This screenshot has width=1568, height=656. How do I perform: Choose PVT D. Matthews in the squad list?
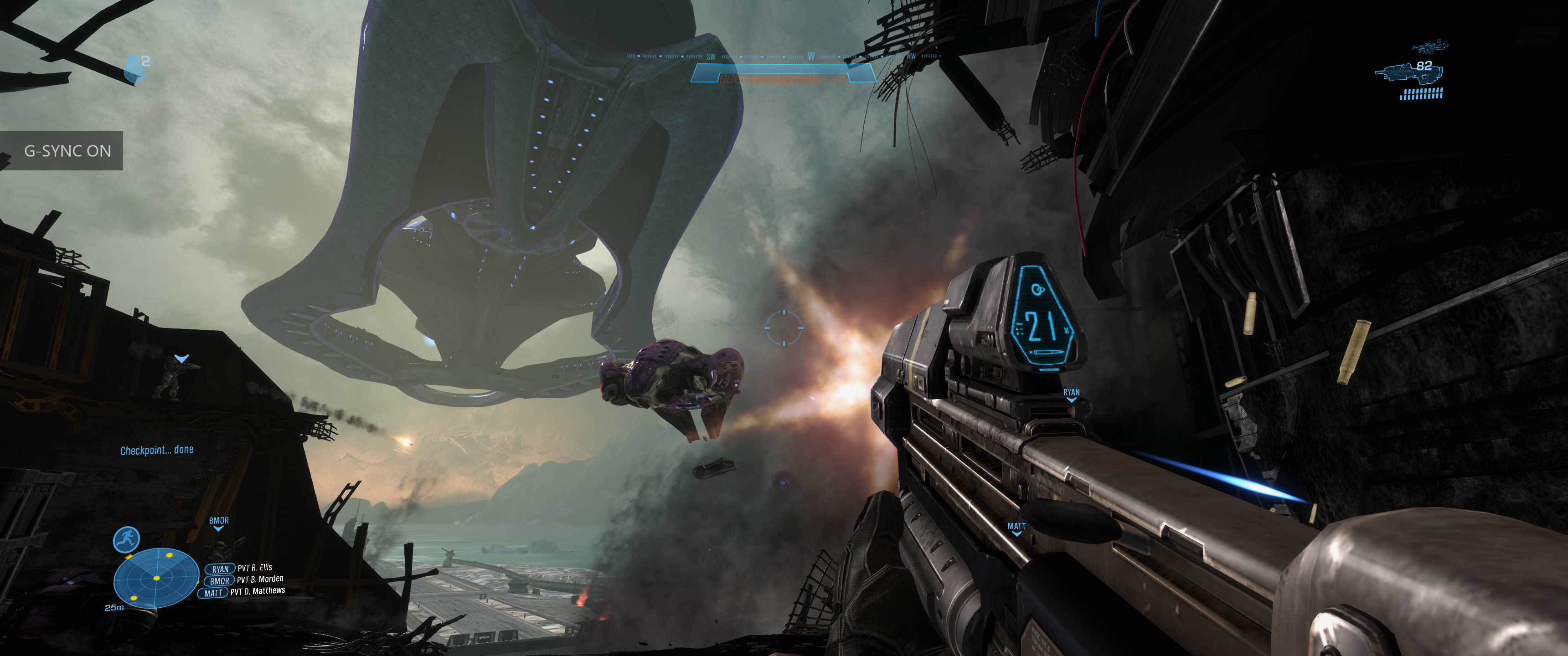257,591
